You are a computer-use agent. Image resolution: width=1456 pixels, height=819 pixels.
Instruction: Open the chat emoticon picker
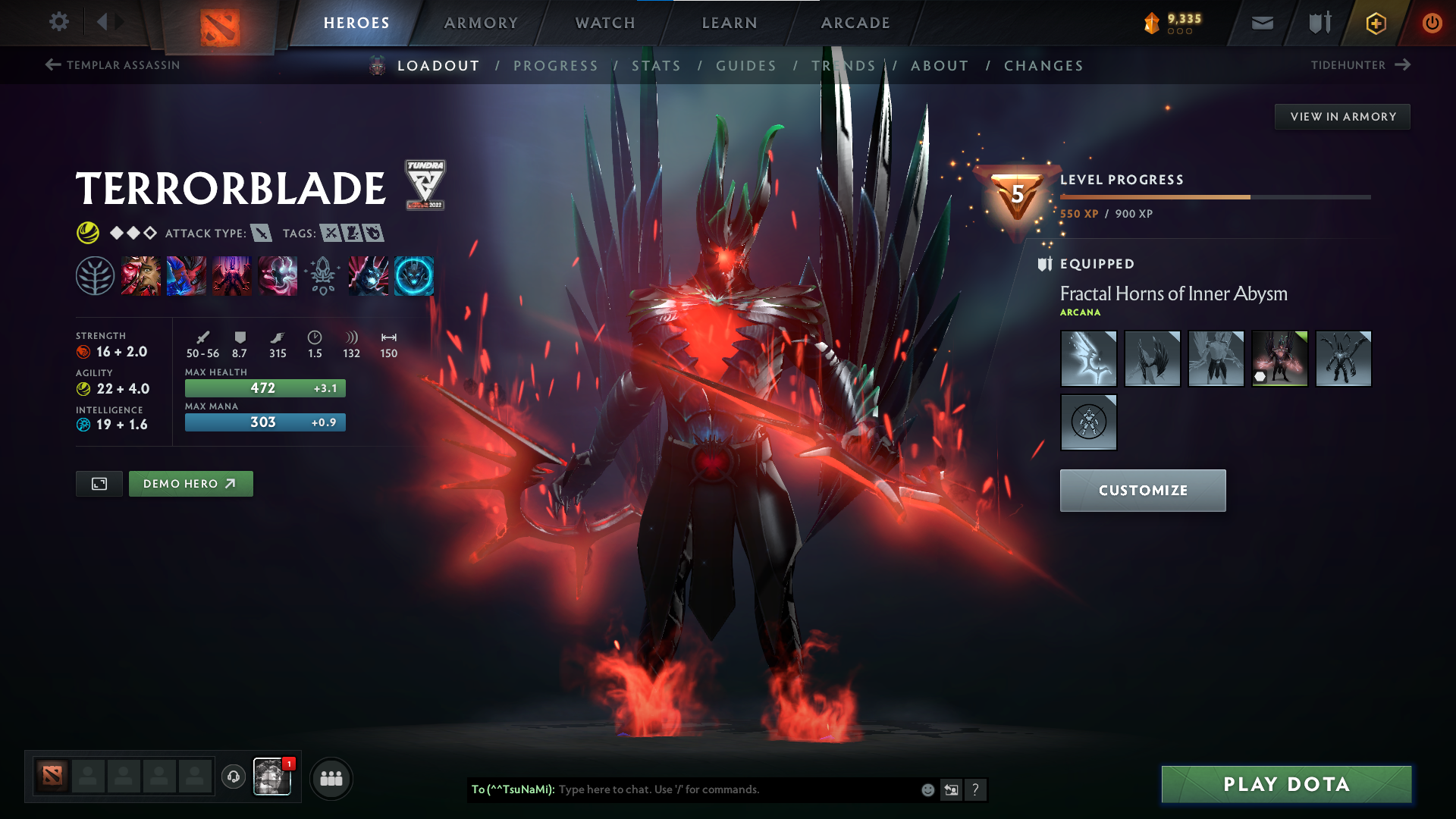927,789
